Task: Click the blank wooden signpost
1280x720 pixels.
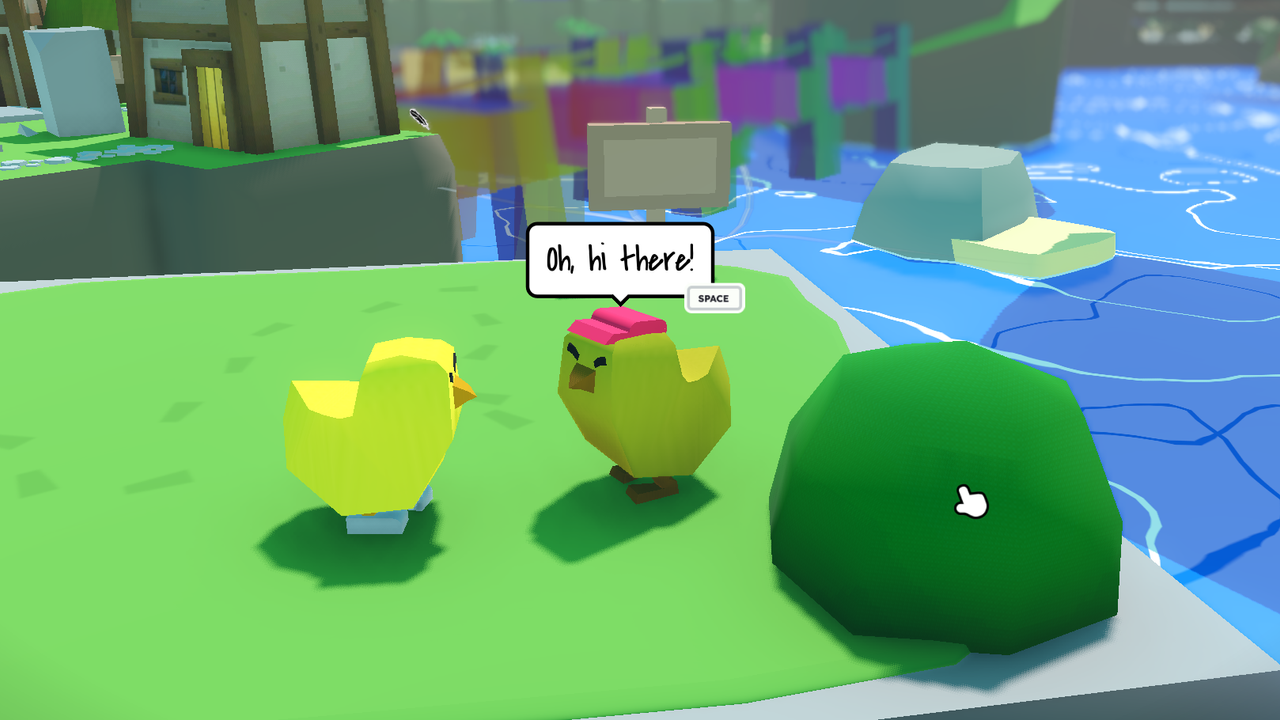Action: (x=658, y=165)
